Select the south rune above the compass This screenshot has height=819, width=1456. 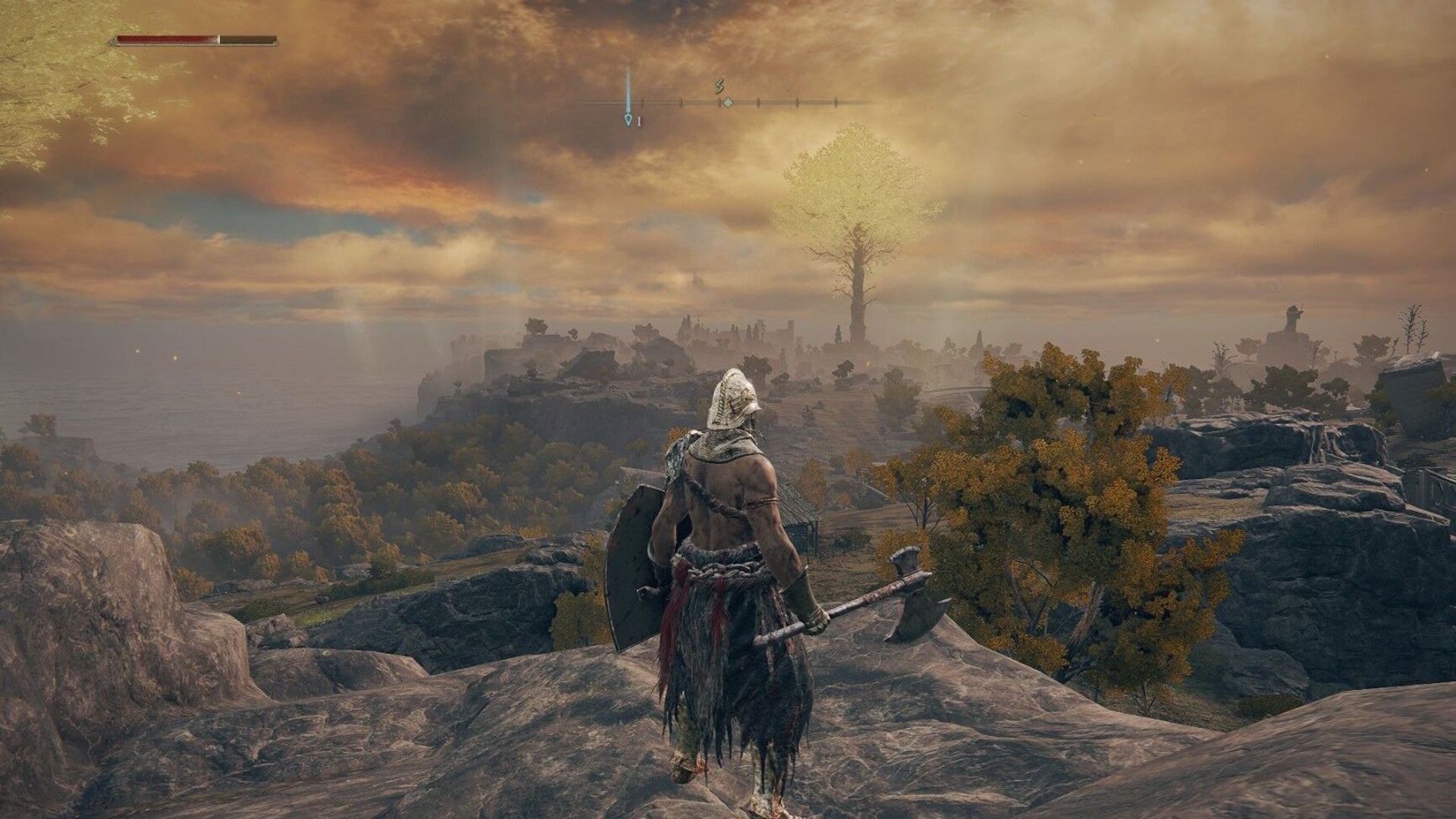pyautogui.click(x=720, y=87)
